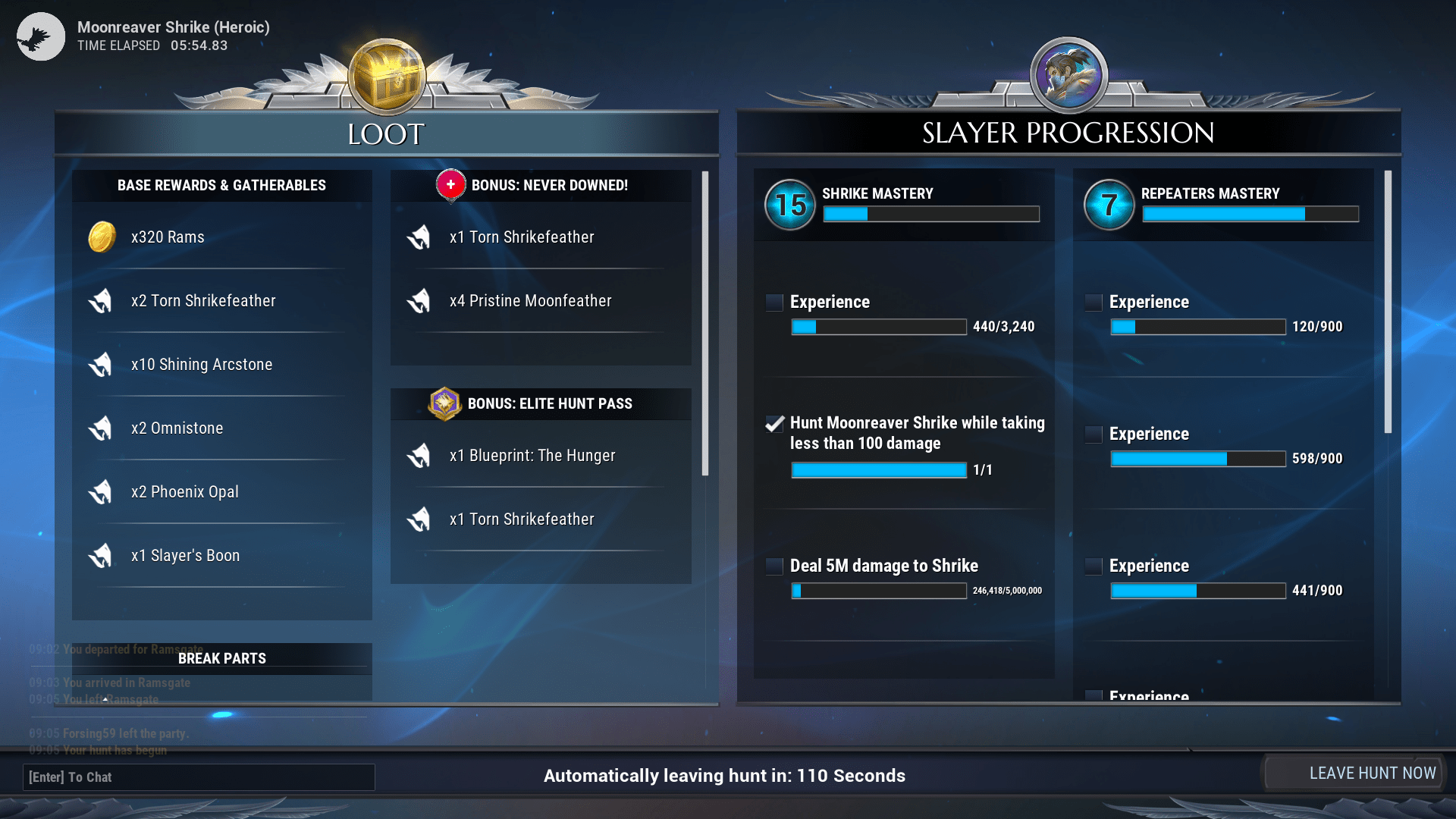The height and width of the screenshot is (819, 1456).
Task: Select the Torn Shrikefeather break part icon
Action: pos(101,300)
